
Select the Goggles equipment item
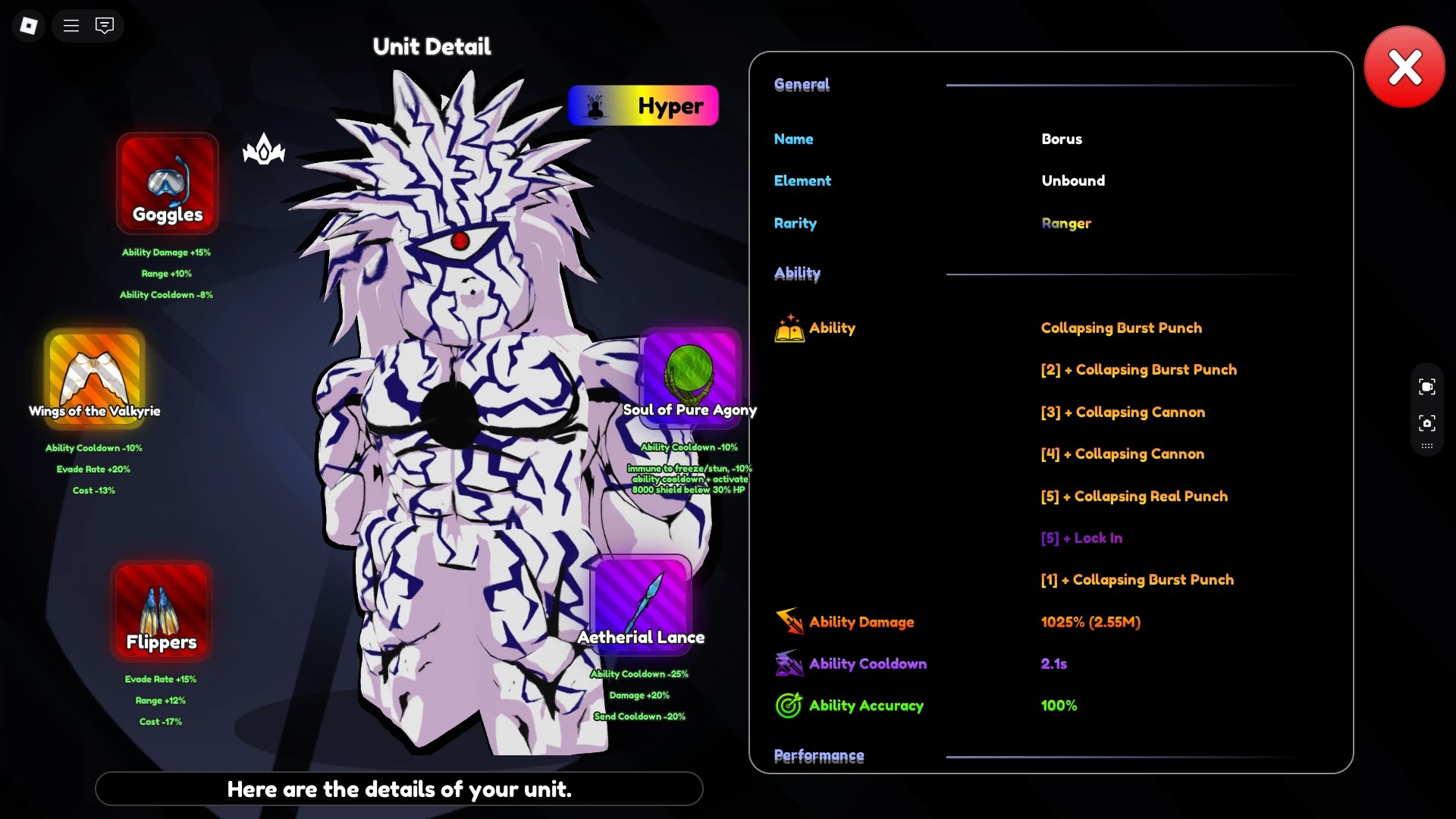(166, 184)
